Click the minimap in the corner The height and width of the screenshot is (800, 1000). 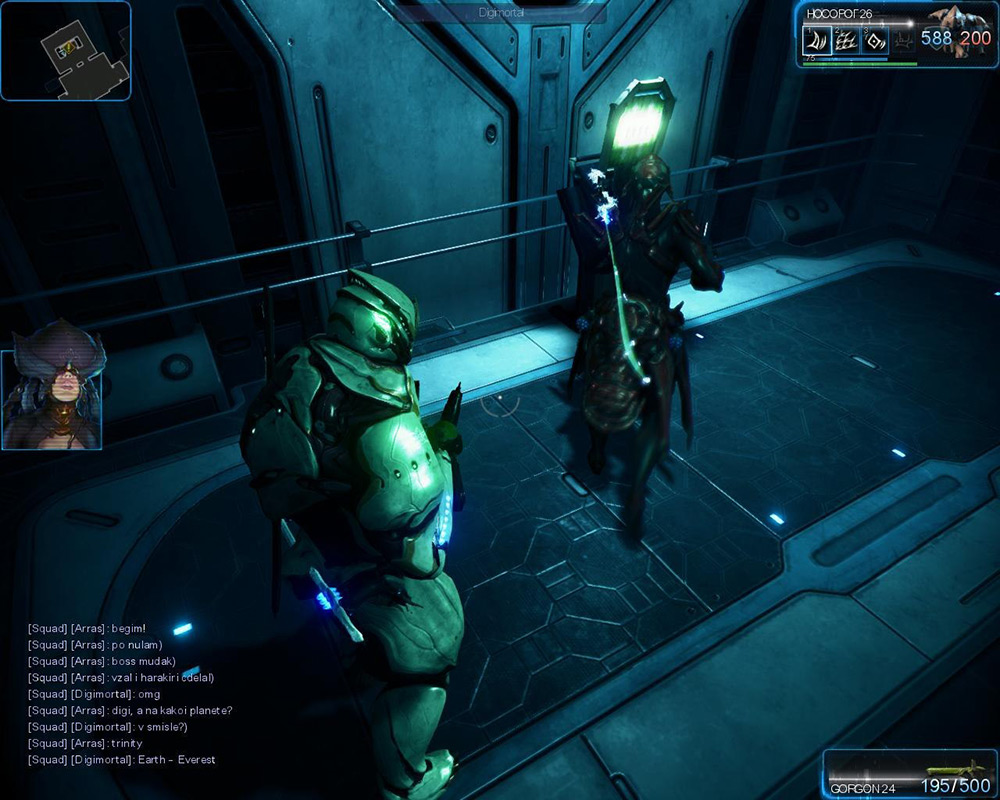point(65,50)
